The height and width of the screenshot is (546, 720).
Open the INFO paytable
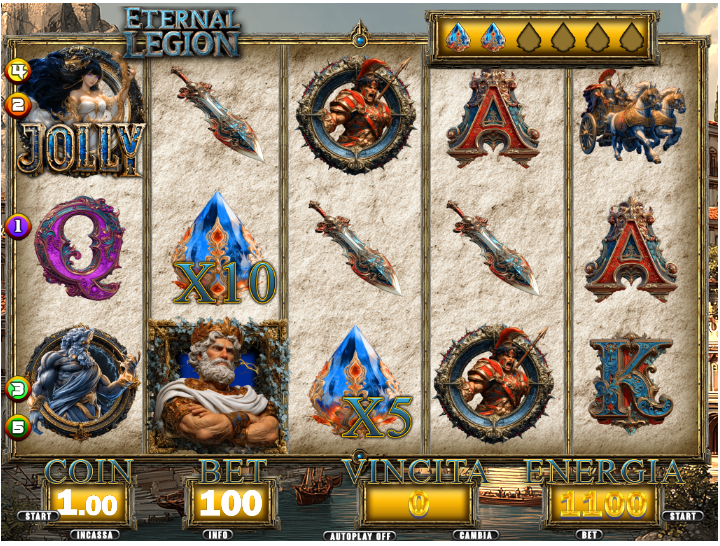pyautogui.click(x=218, y=535)
